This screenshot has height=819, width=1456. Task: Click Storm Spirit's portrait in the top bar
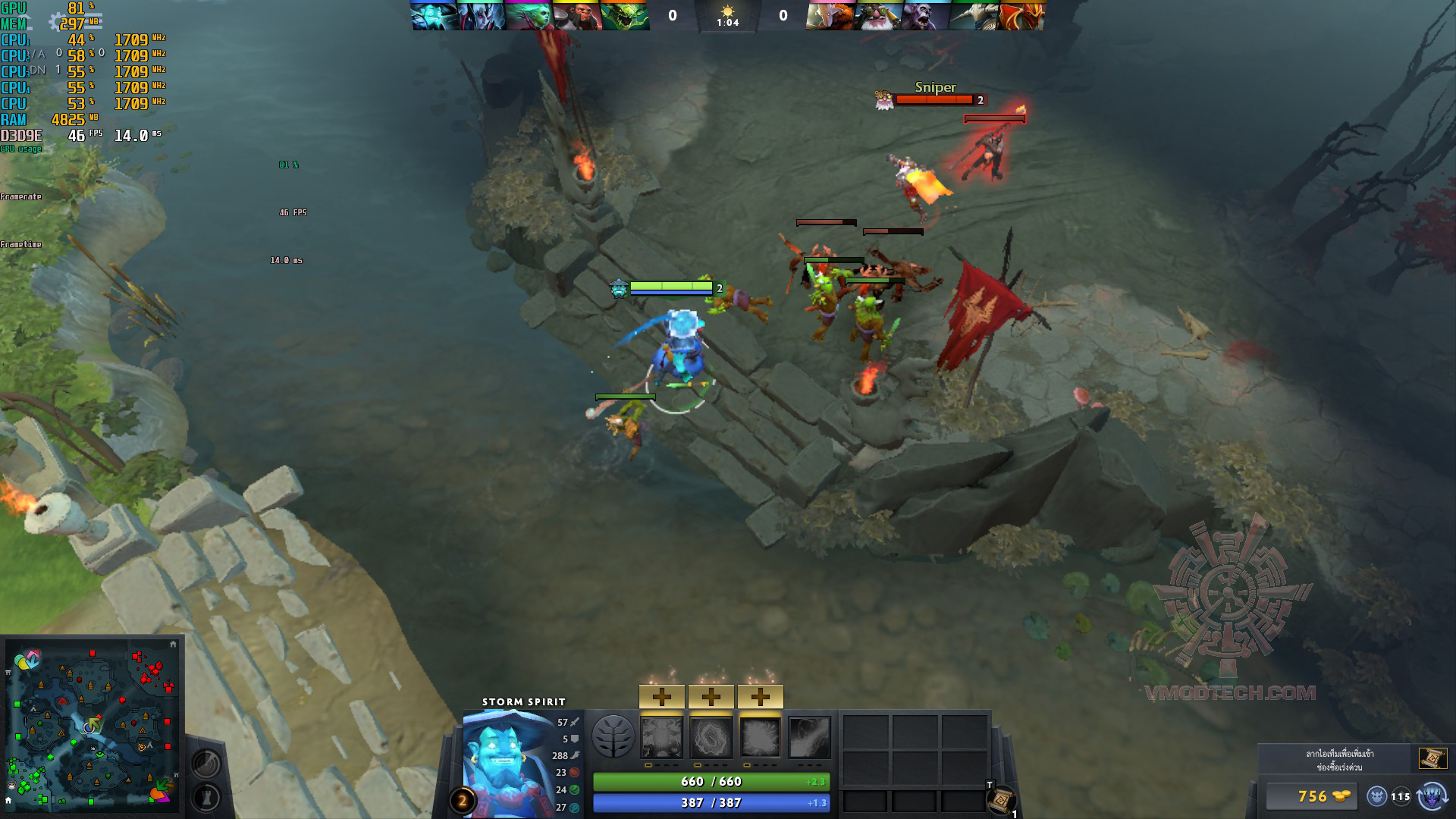[x=434, y=15]
